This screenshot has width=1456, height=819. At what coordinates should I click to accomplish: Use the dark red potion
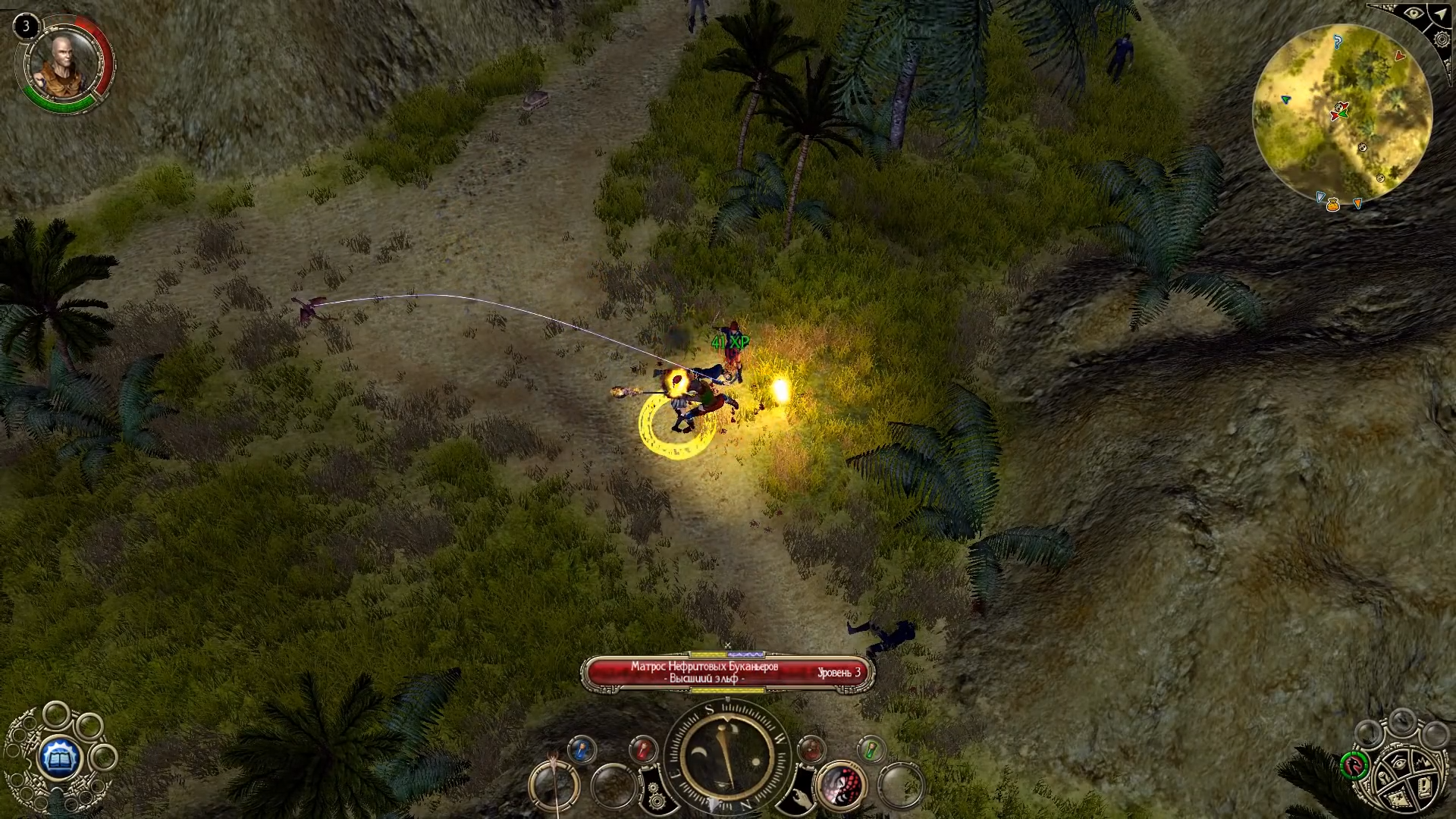coord(811,749)
